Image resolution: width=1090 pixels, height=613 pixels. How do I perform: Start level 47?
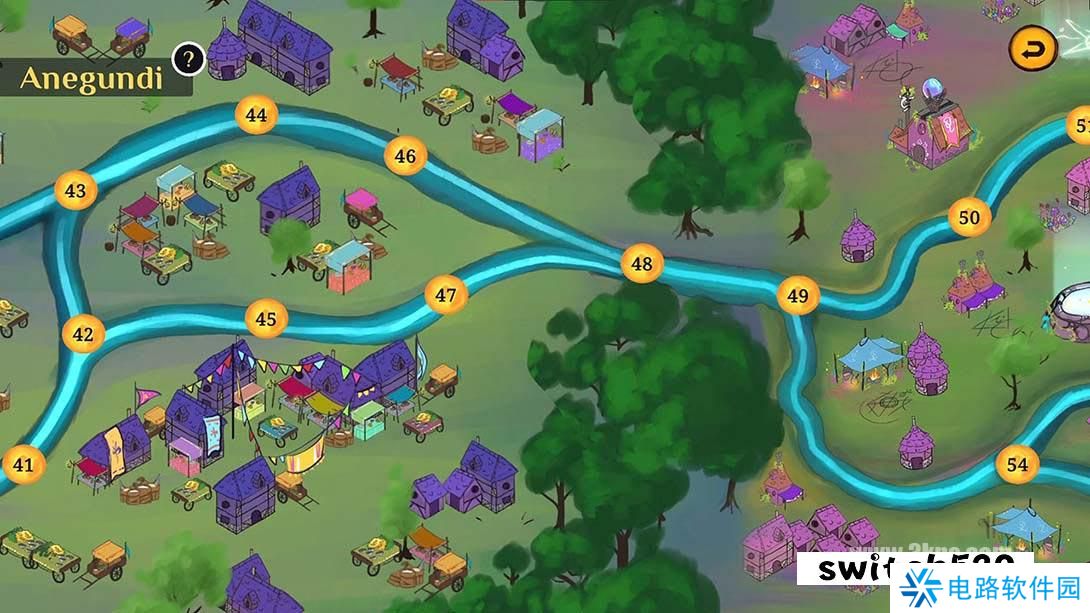[x=446, y=295]
